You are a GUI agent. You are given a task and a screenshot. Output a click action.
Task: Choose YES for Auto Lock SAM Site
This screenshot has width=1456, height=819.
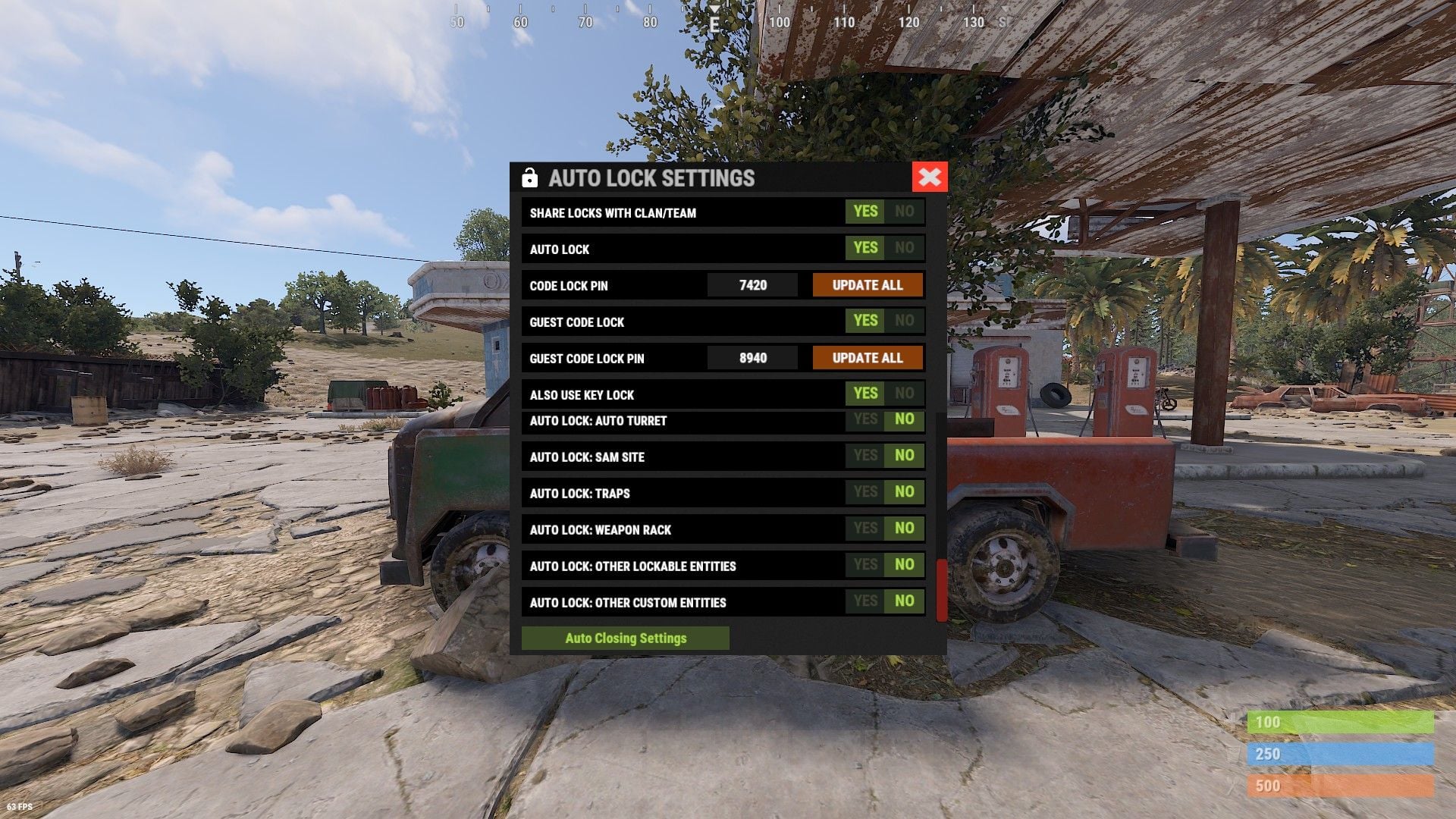point(865,456)
